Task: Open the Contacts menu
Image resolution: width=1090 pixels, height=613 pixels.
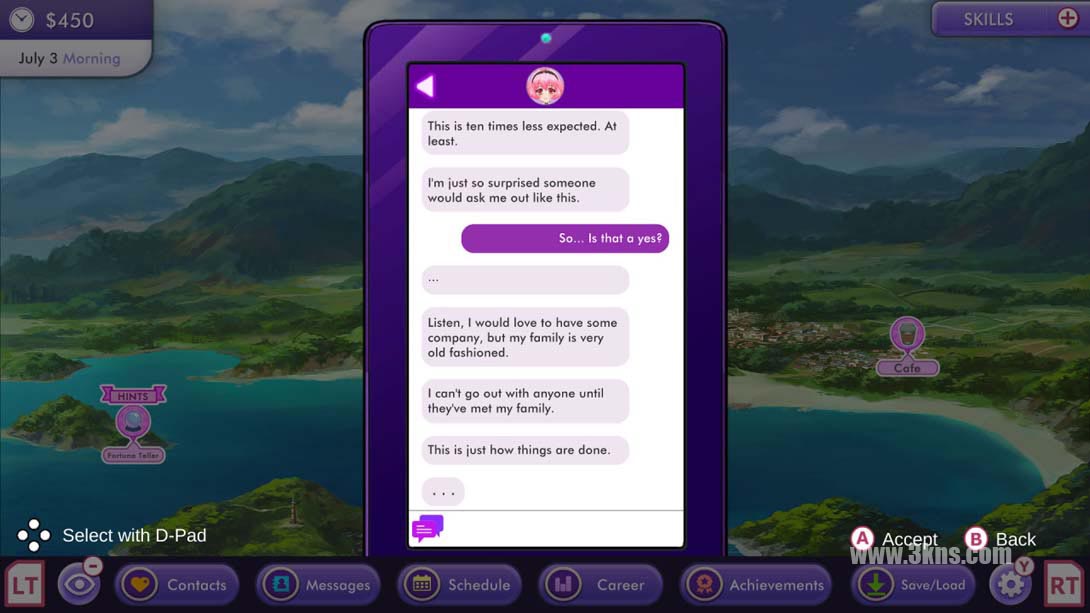Action: [176, 585]
